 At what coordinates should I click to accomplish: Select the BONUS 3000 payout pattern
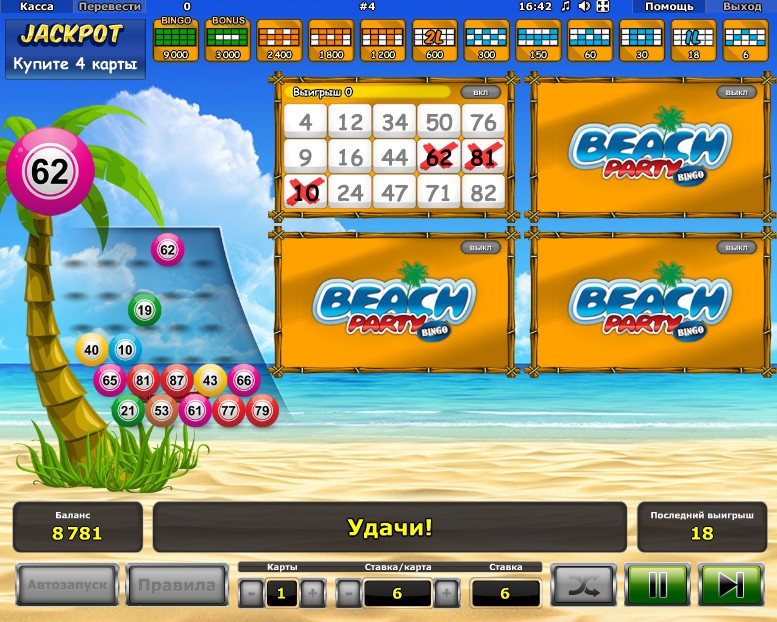228,40
